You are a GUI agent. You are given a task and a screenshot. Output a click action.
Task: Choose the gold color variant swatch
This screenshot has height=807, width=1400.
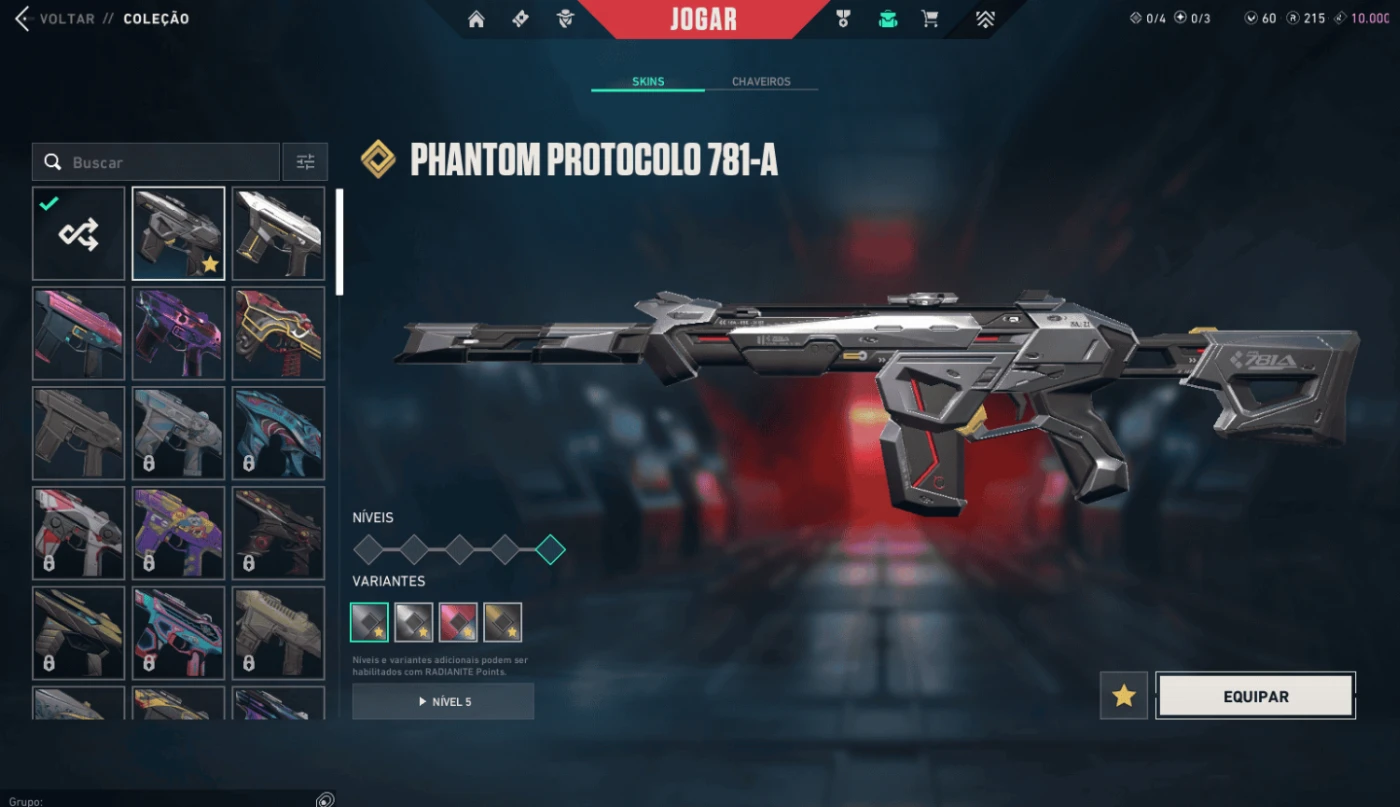pos(503,622)
